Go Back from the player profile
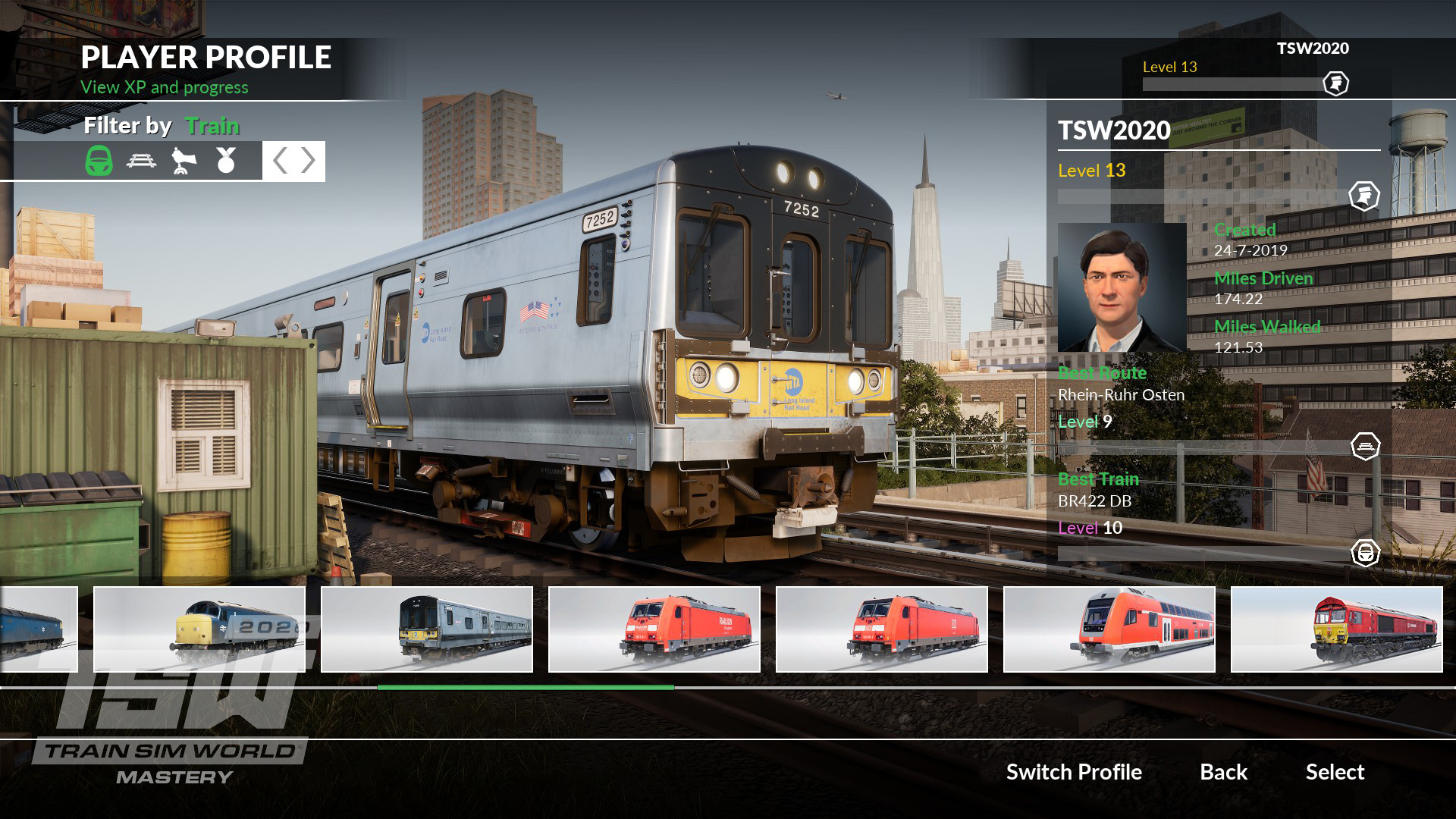Image resolution: width=1456 pixels, height=819 pixels. tap(1223, 772)
